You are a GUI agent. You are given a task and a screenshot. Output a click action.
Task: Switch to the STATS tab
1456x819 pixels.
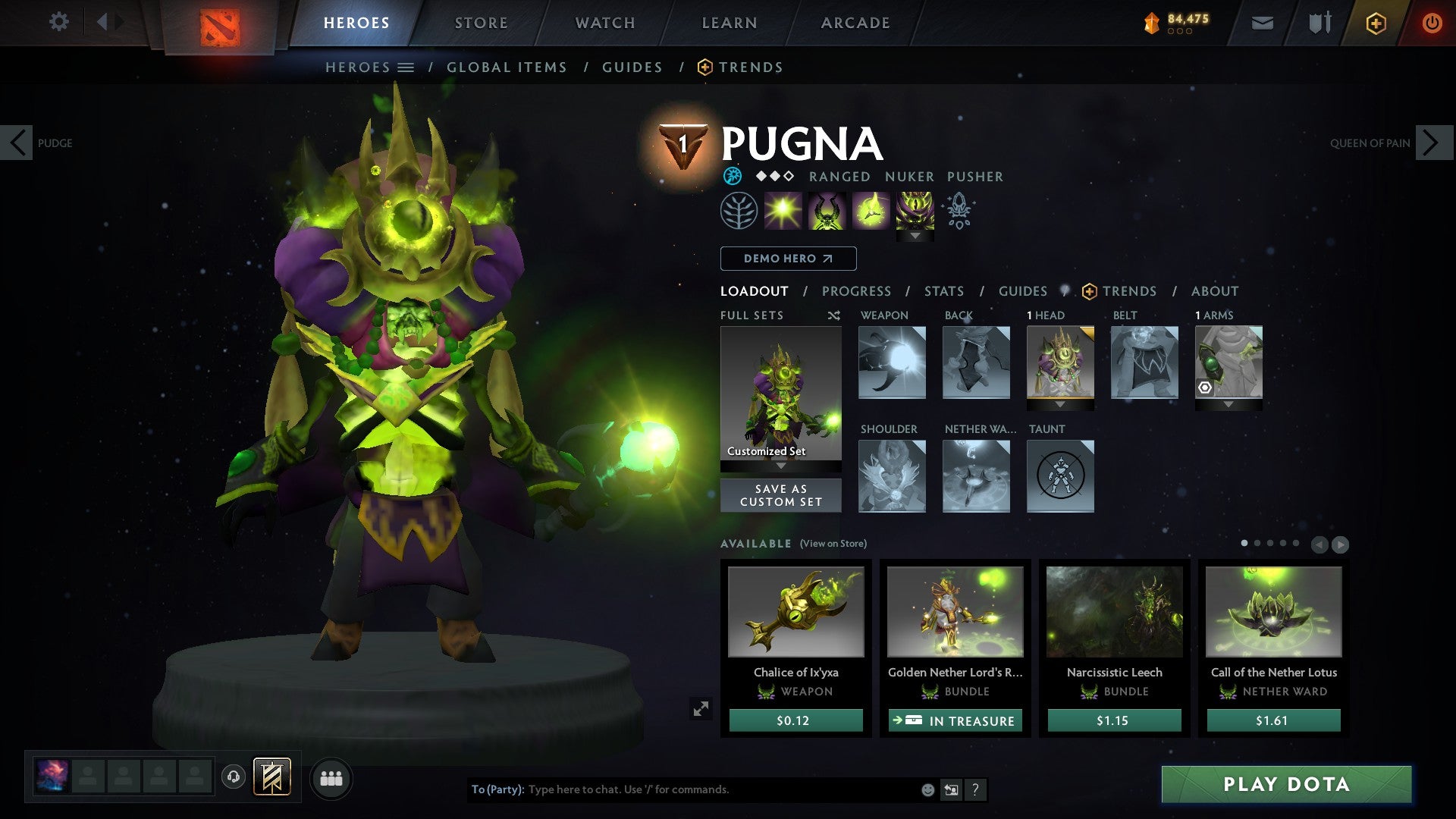point(943,291)
